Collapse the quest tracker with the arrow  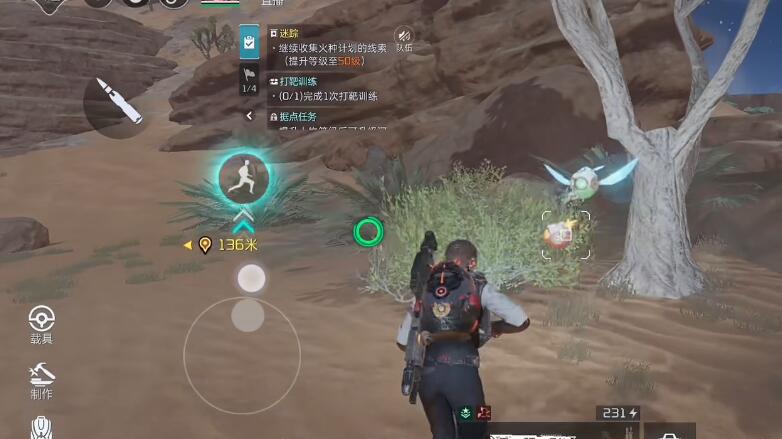249,116
